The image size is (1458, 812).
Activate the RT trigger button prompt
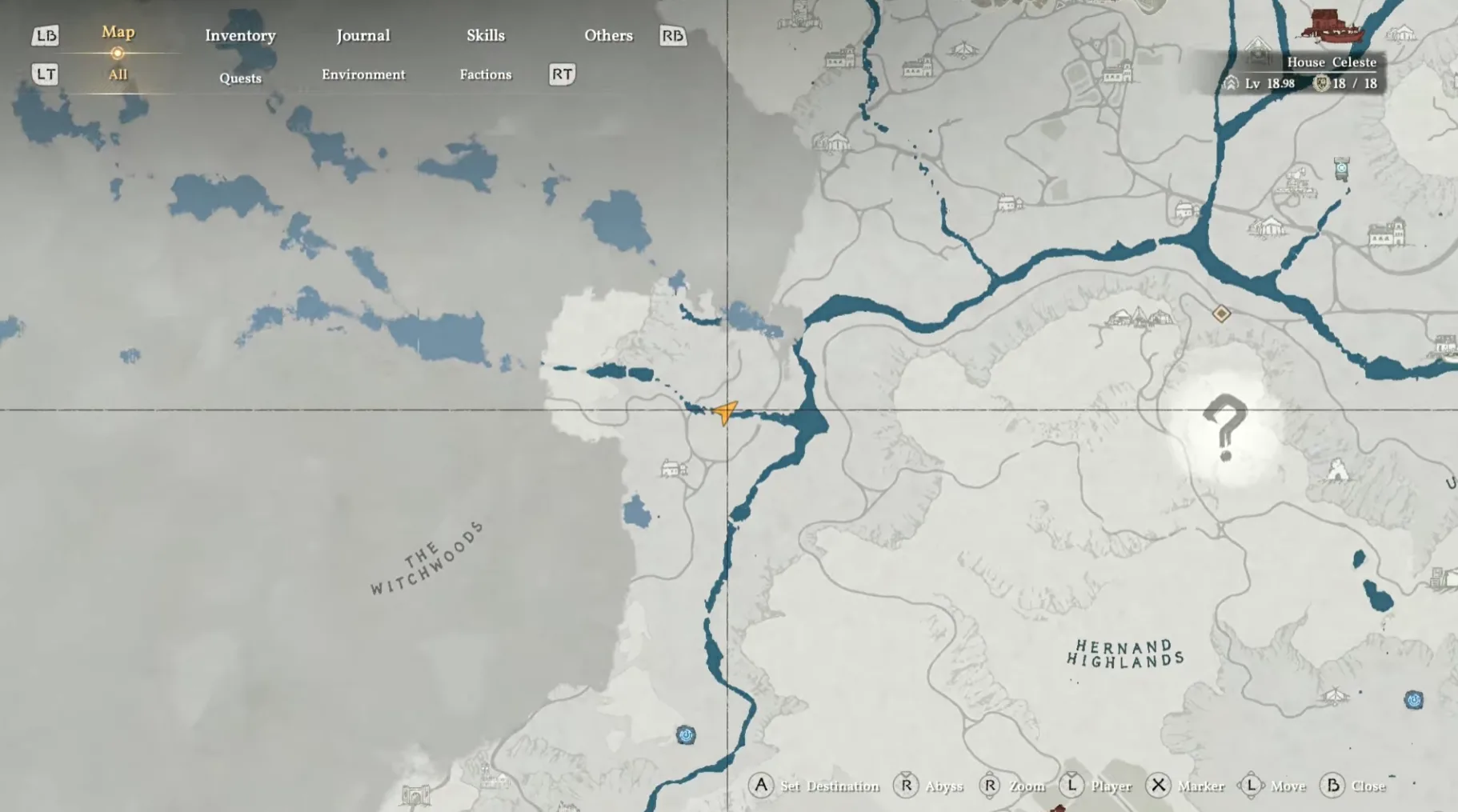[561, 74]
